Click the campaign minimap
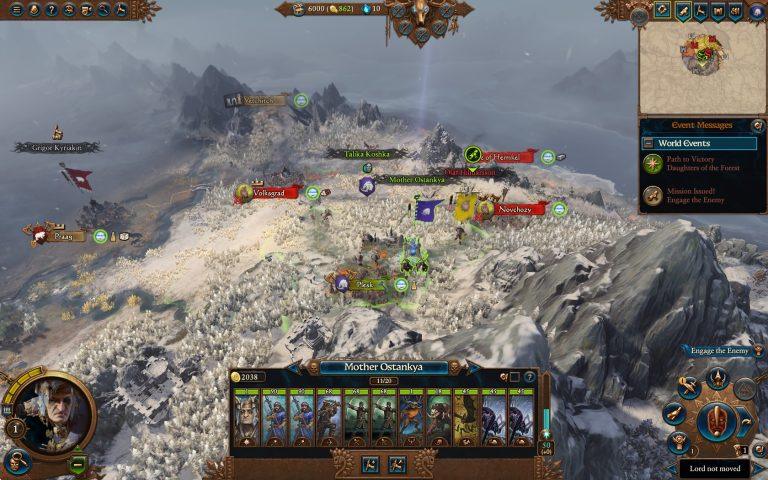 (x=702, y=68)
